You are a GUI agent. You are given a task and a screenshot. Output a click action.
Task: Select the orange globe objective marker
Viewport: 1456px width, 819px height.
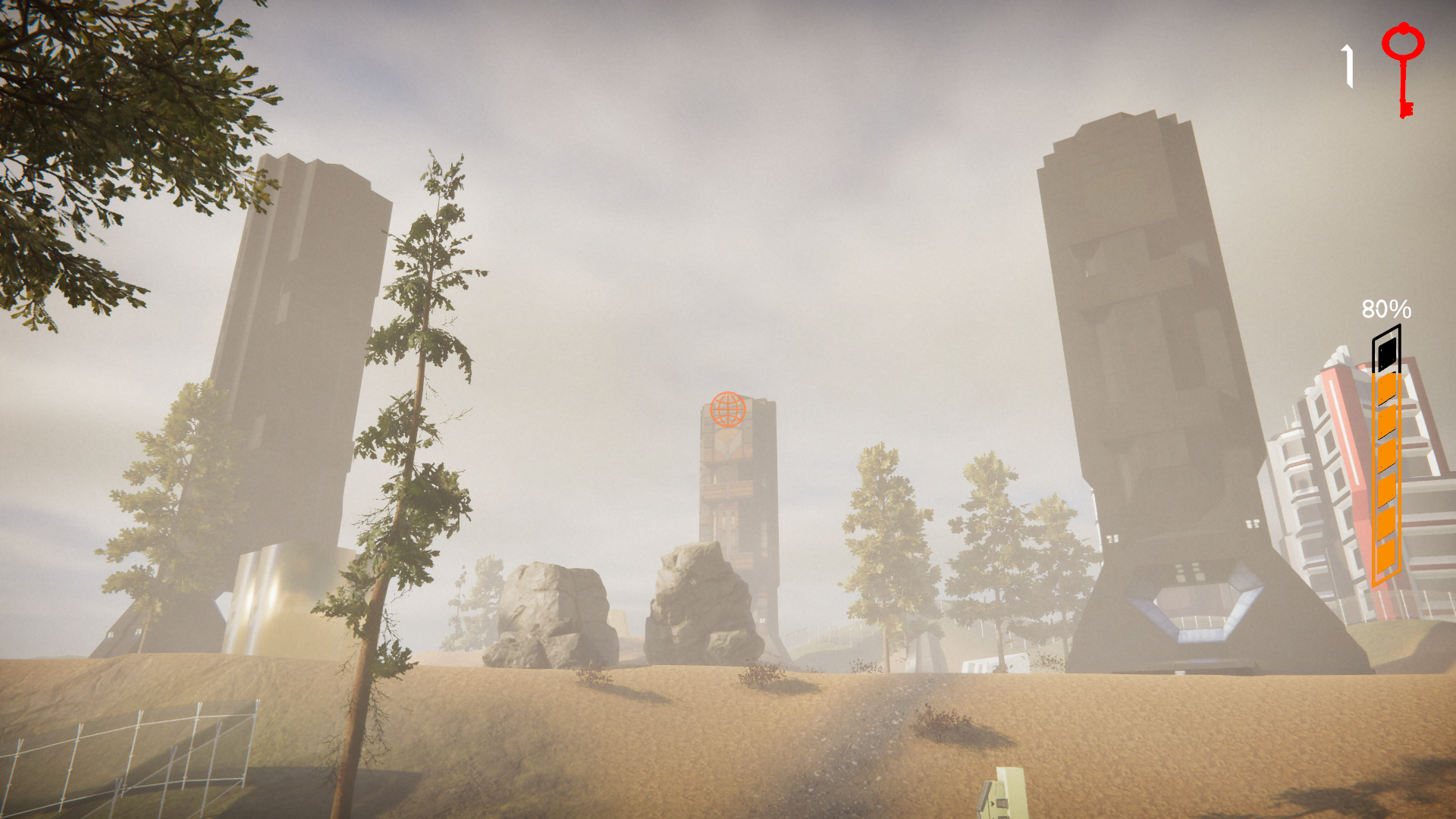click(728, 409)
